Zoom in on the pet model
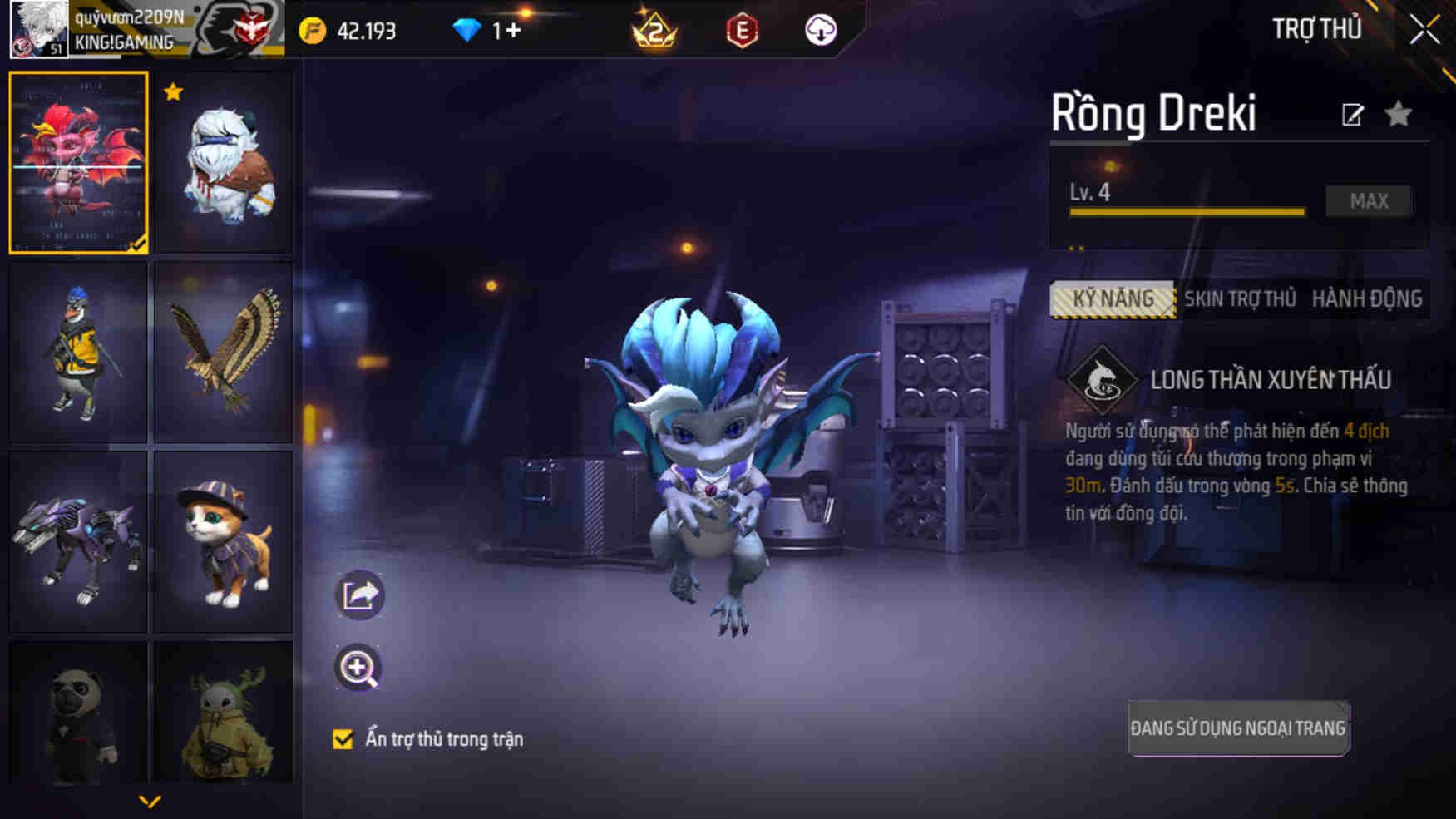This screenshot has width=1456, height=819. [358, 668]
